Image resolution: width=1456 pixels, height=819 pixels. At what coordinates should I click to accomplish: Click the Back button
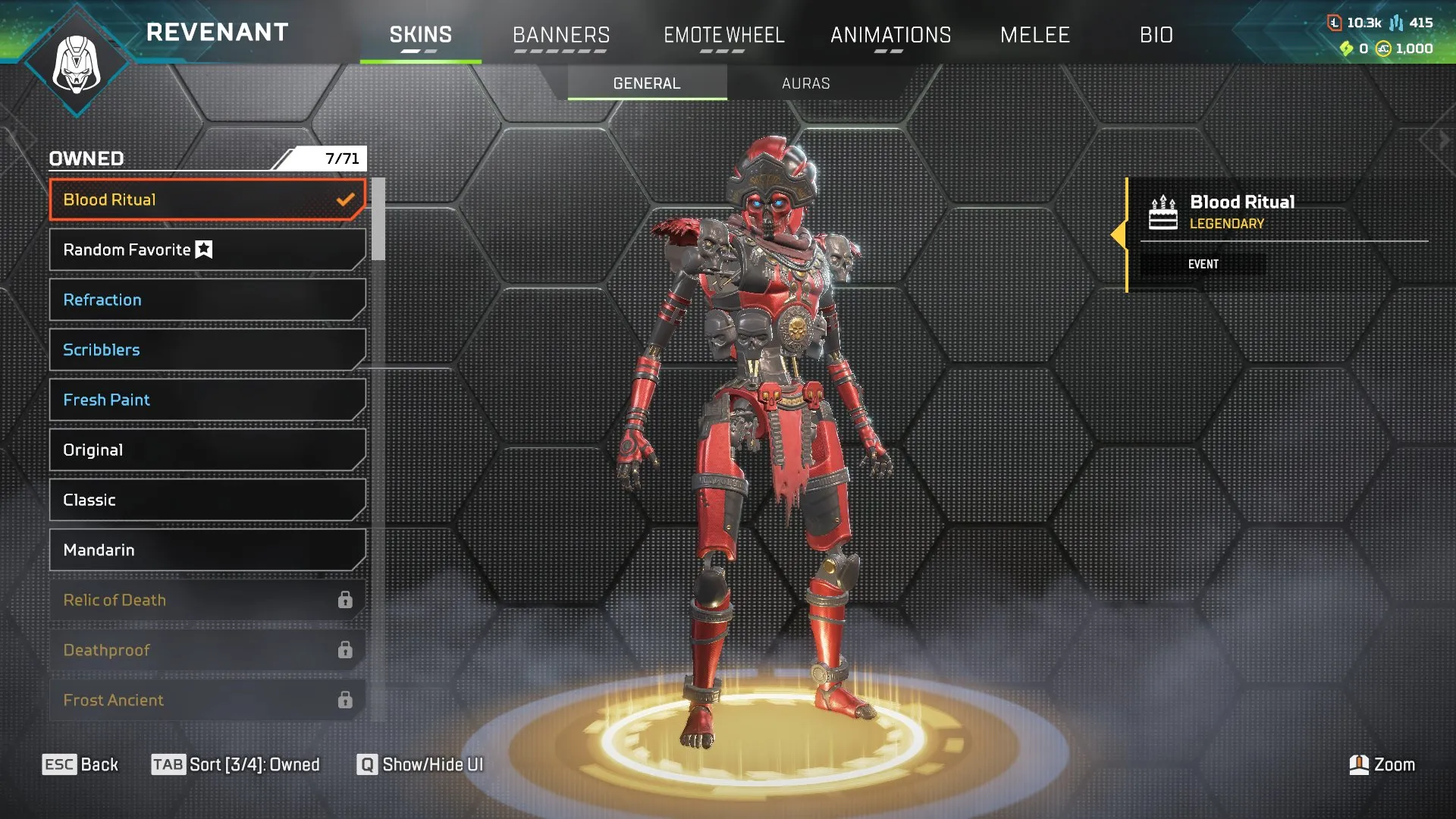[x=82, y=764]
